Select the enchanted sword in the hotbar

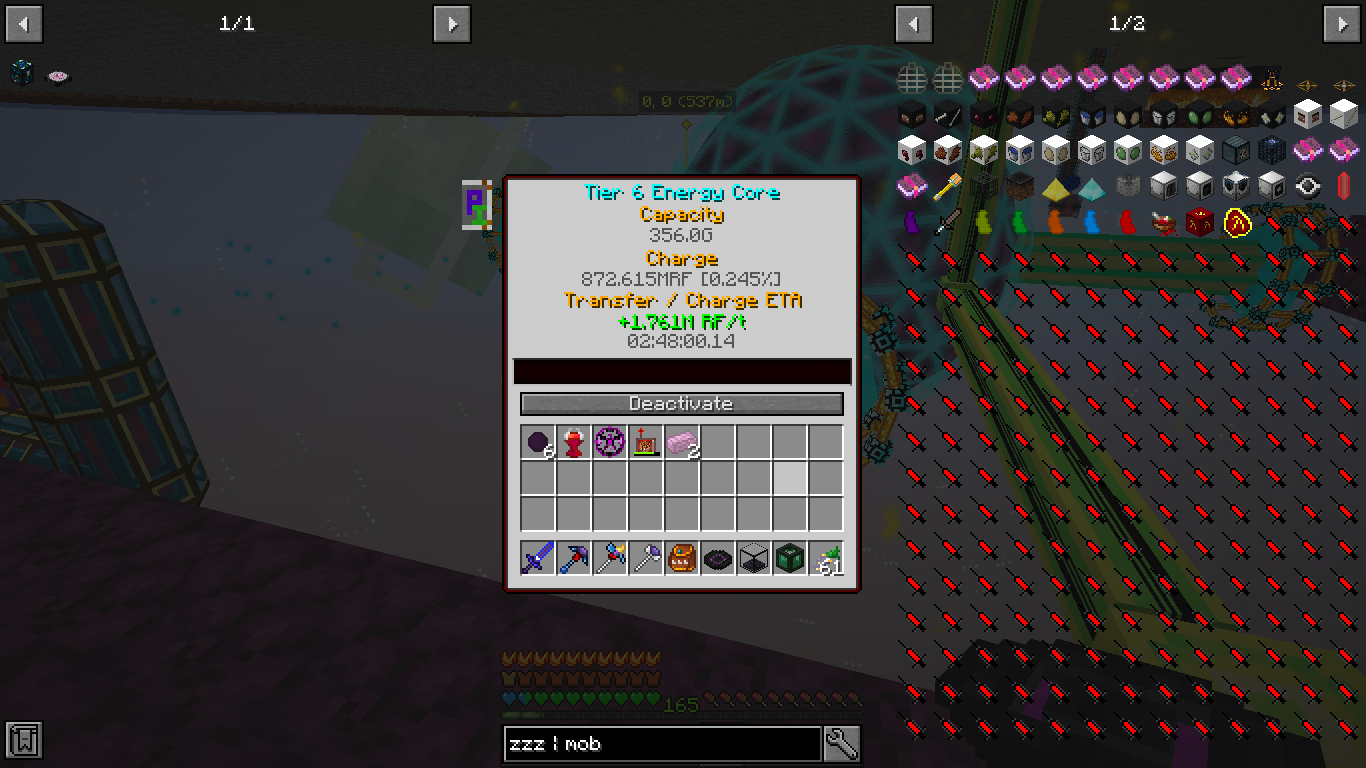tap(535, 558)
